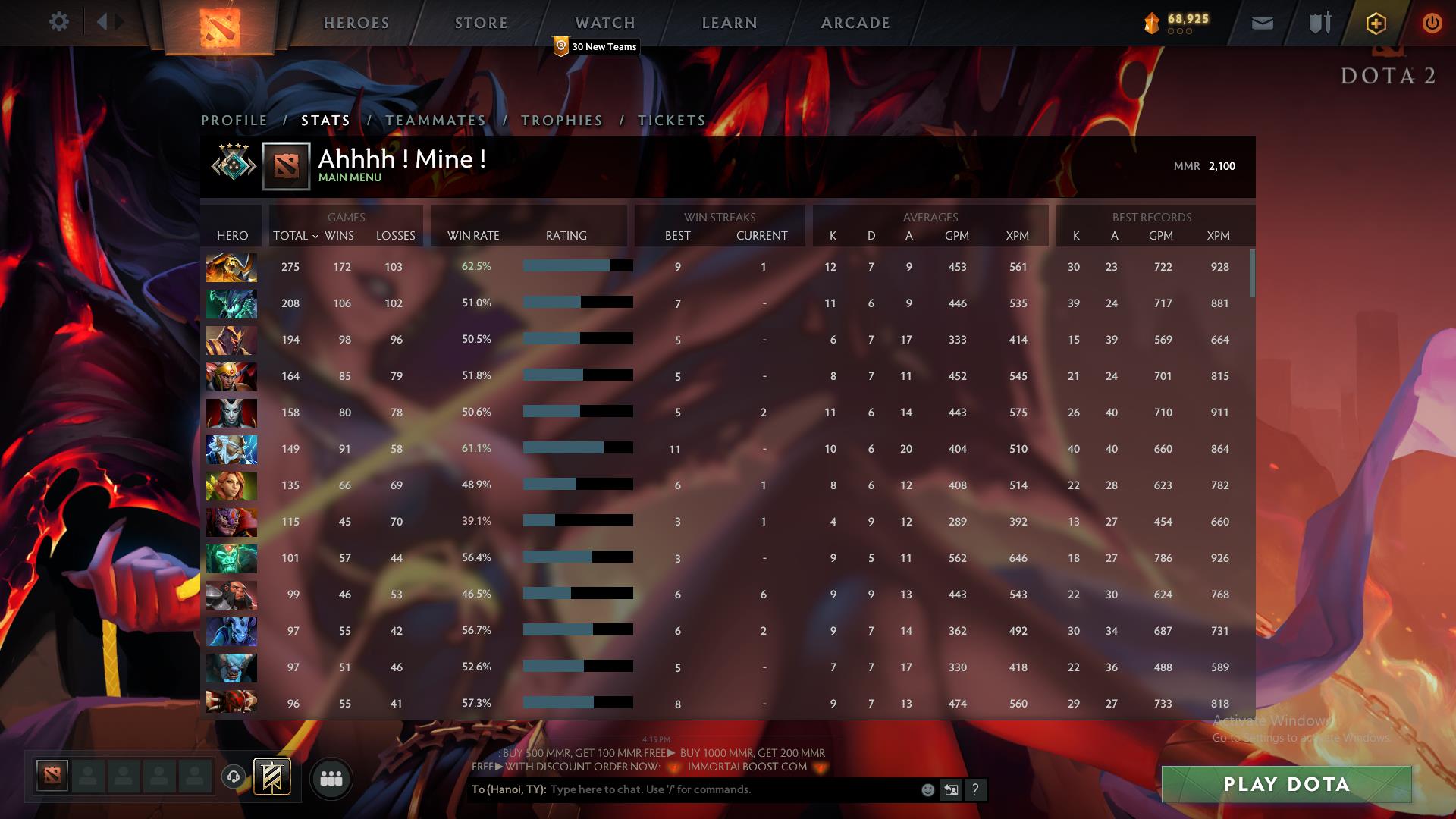1456x819 pixels.
Task: Open the emoticon picker beside the chat box
Action: pos(927,789)
